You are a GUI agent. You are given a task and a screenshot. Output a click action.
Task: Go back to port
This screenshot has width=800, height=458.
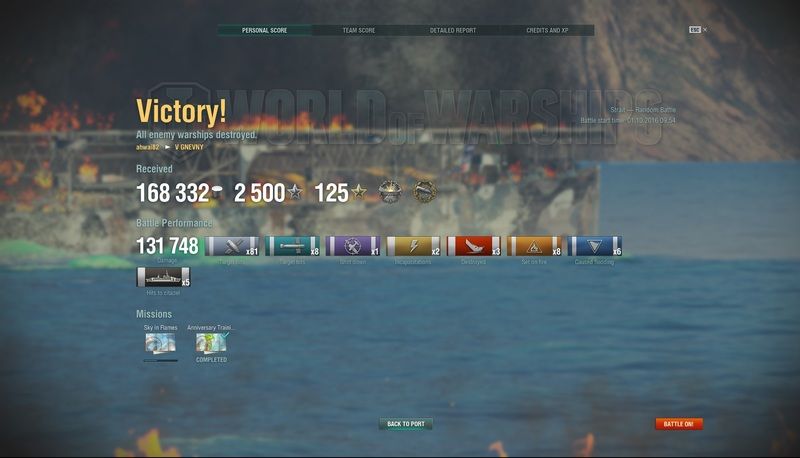point(405,424)
